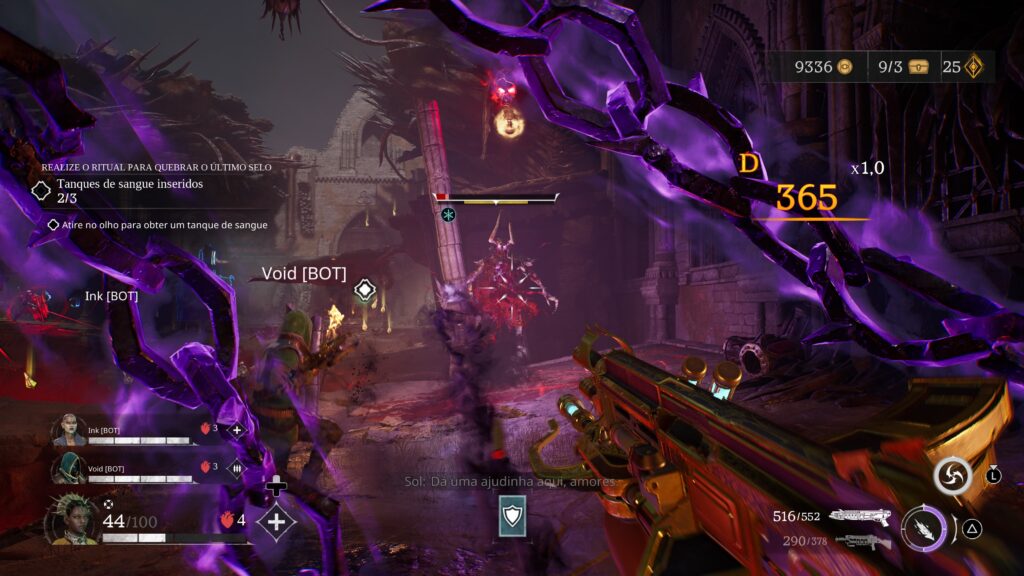The height and width of the screenshot is (576, 1024).
Task: Click the gold diamond currency icon
Action: tap(973, 67)
